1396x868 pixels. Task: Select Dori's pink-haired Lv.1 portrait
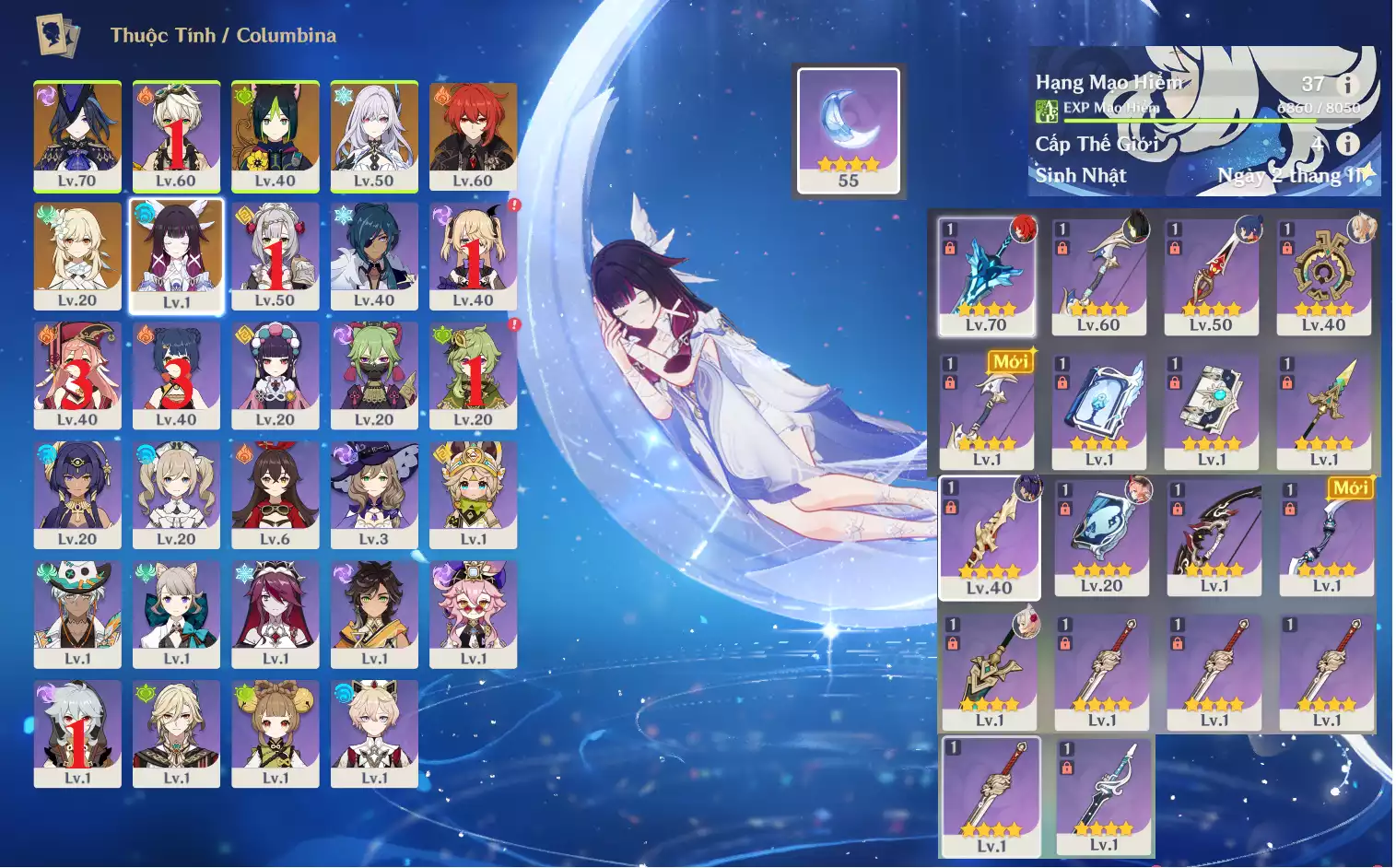pyautogui.click(x=473, y=614)
